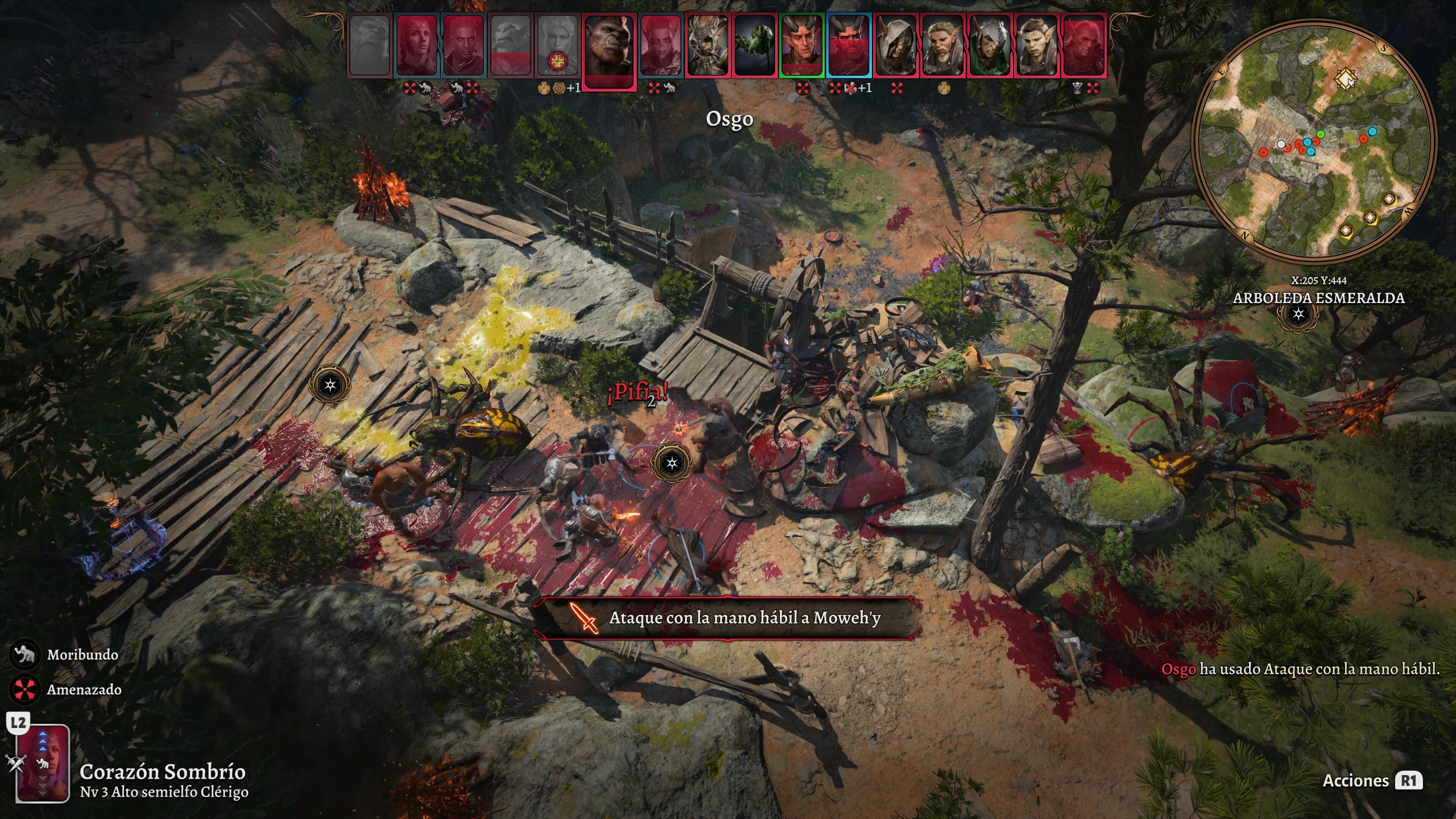Choose the feather-headdress goblin portrait

pyautogui.click(x=706, y=45)
